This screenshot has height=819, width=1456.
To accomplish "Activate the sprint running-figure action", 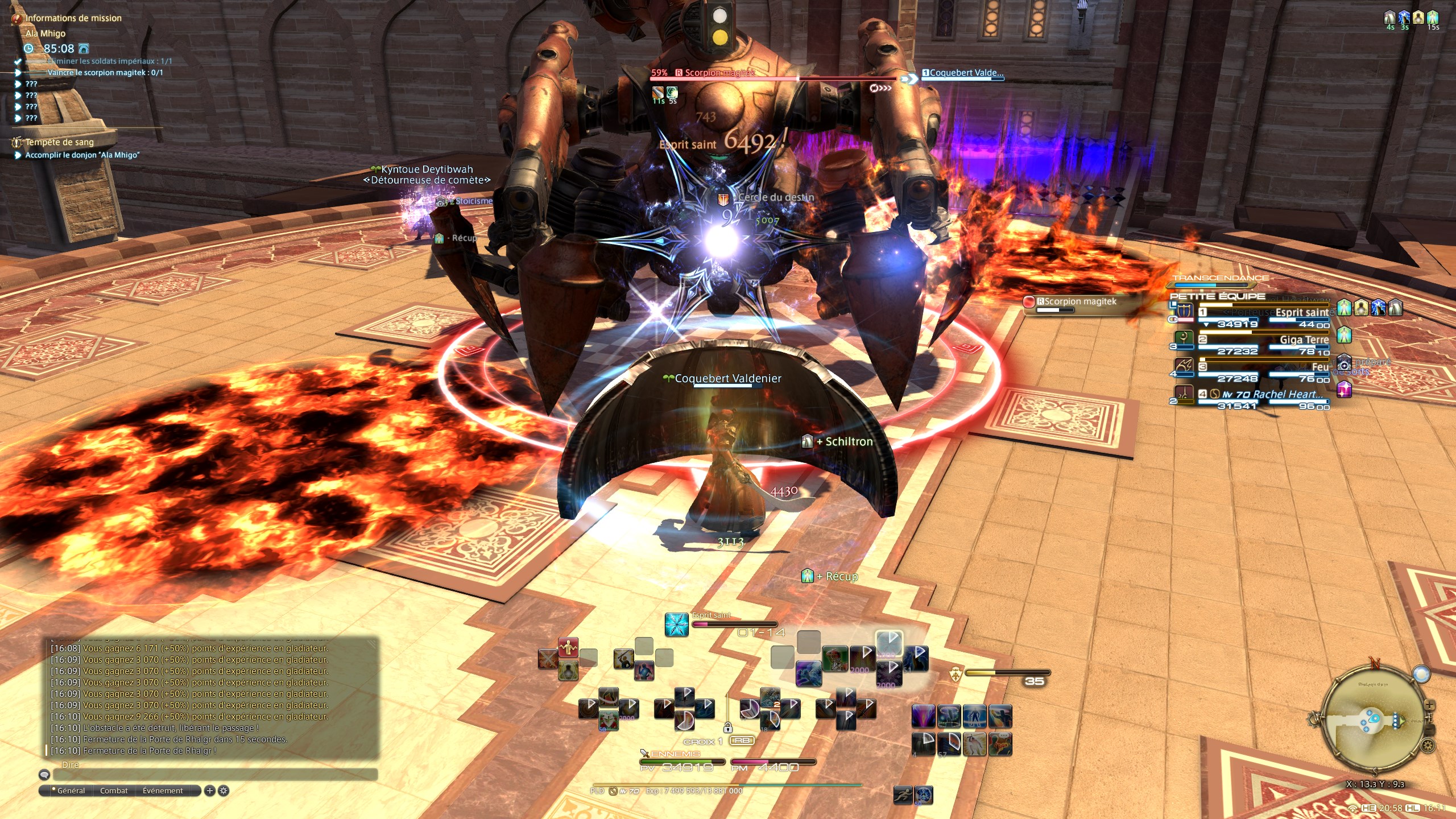I will [903, 795].
